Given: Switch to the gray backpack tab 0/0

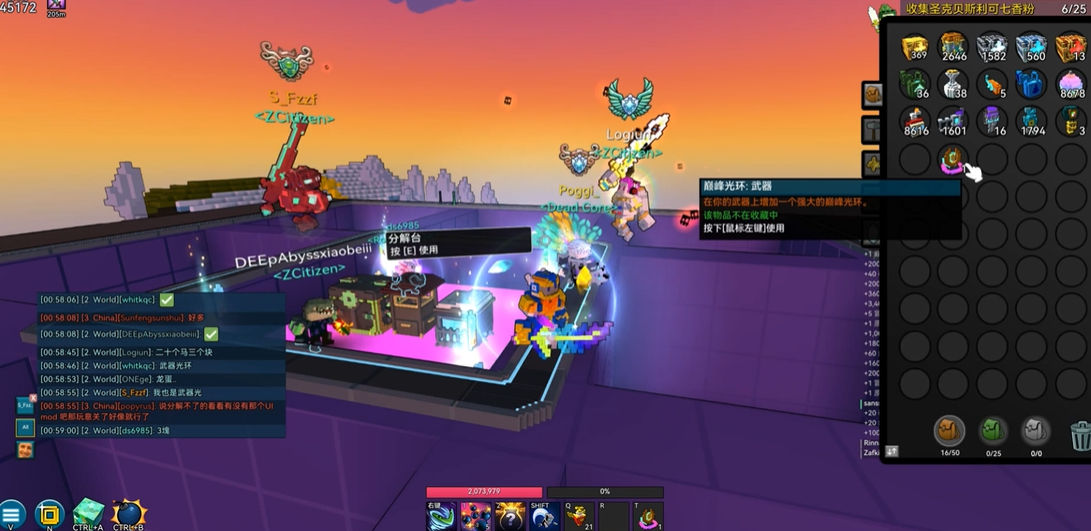Looking at the screenshot, I should point(1036,432).
